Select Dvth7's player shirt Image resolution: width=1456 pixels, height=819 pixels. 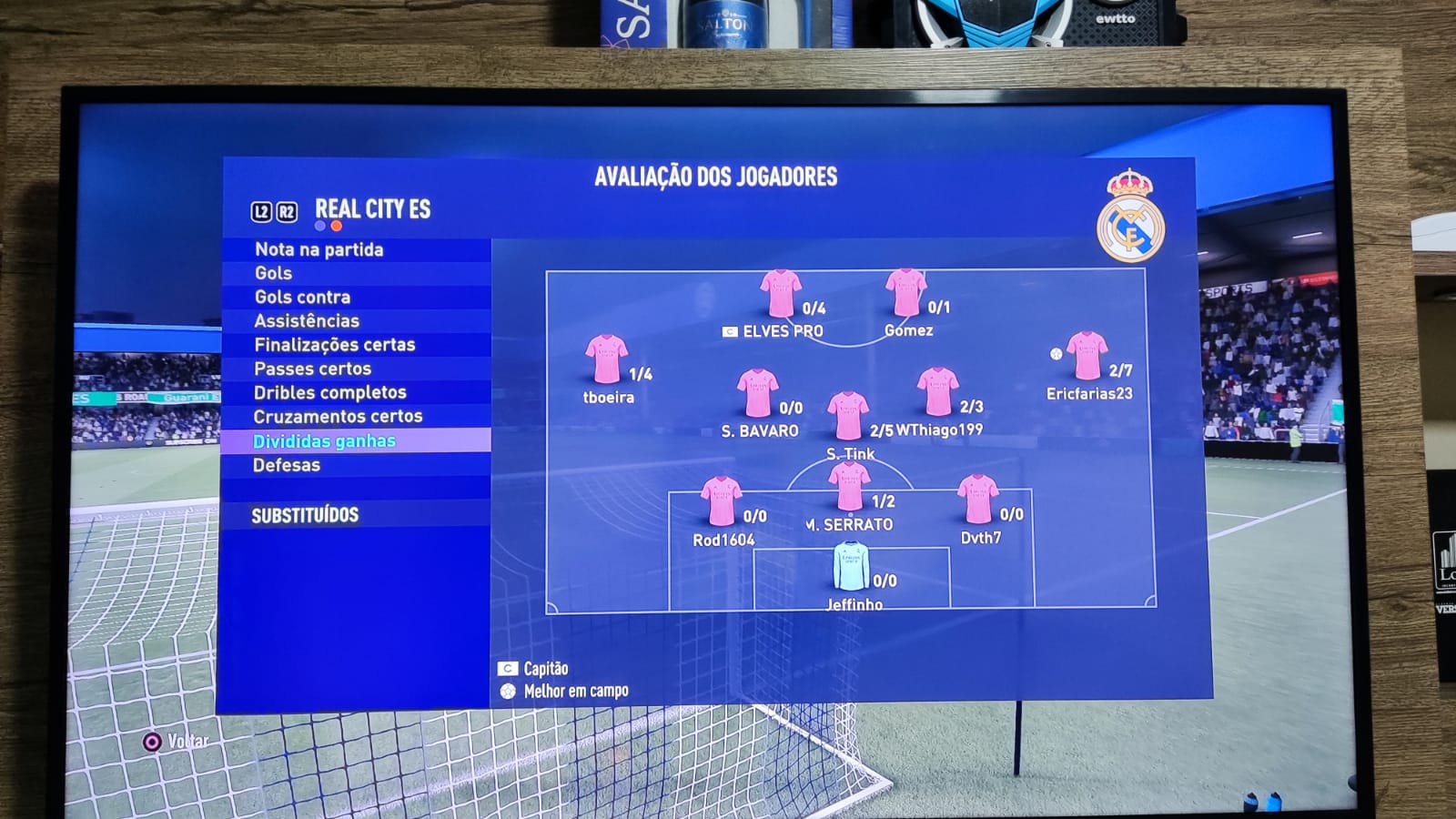[977, 500]
